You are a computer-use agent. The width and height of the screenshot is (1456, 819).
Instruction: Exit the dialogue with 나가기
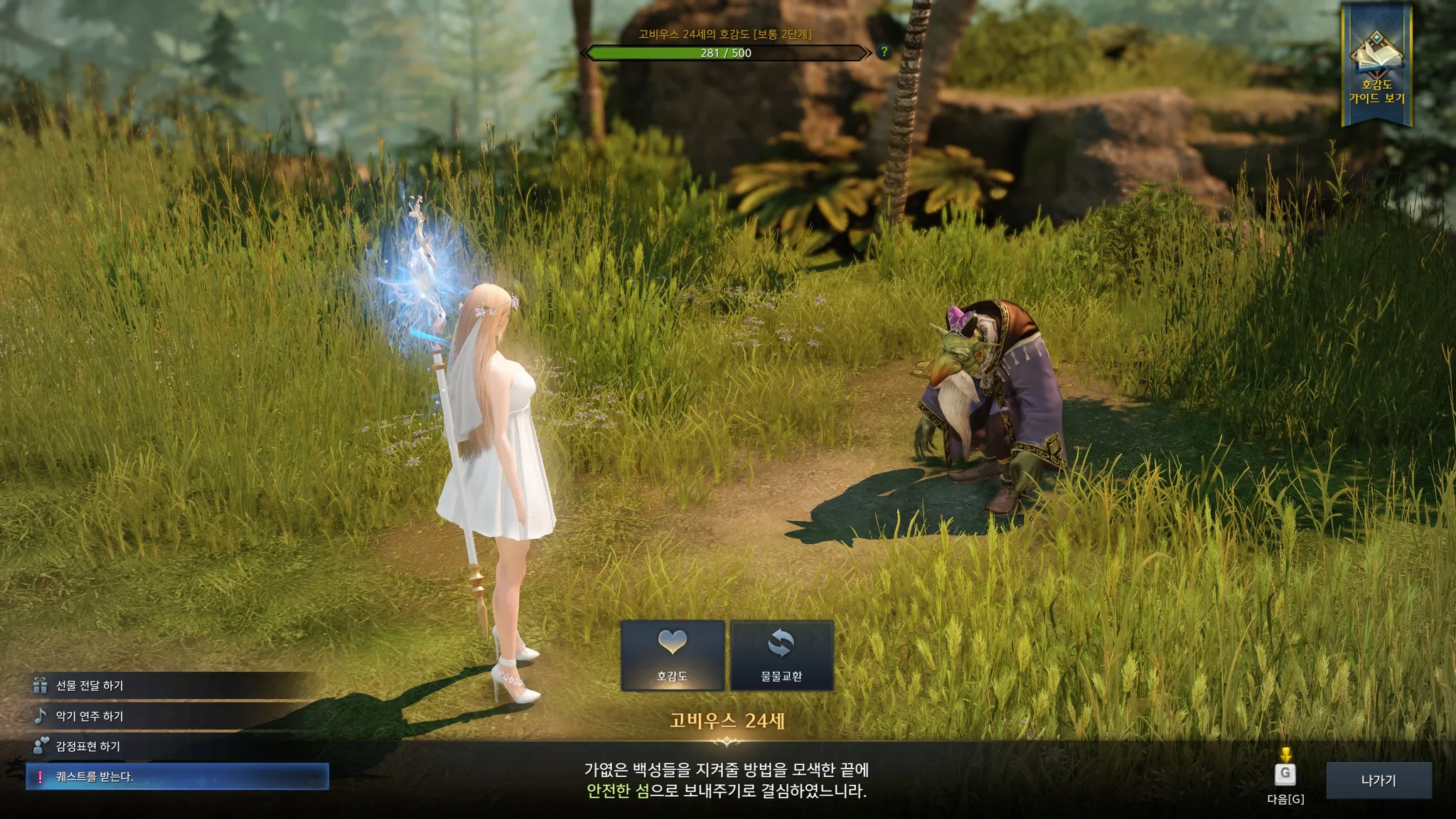point(1378,781)
